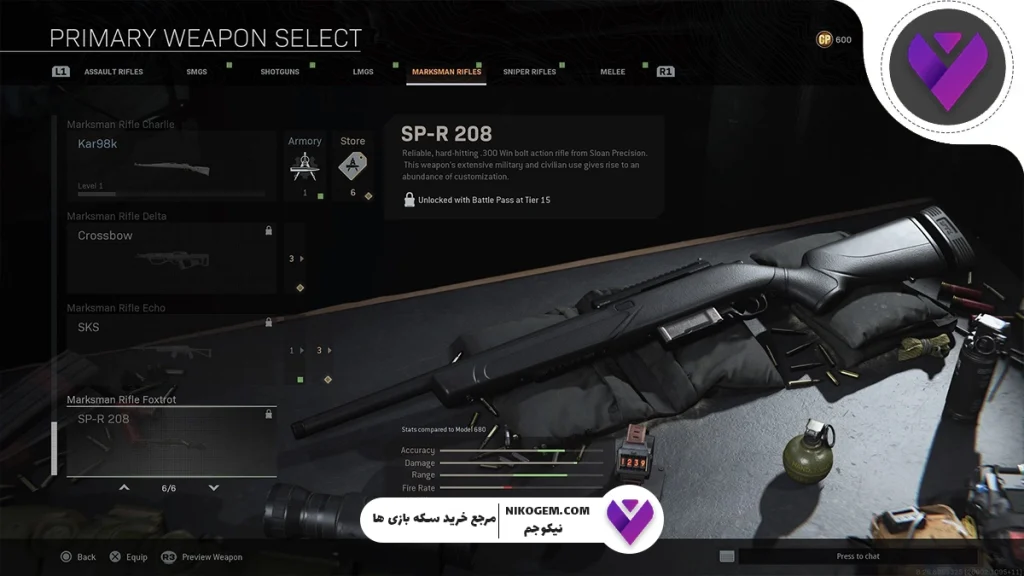Click the down arrow under the weapon list
The width and height of the screenshot is (1024, 576).
point(214,488)
